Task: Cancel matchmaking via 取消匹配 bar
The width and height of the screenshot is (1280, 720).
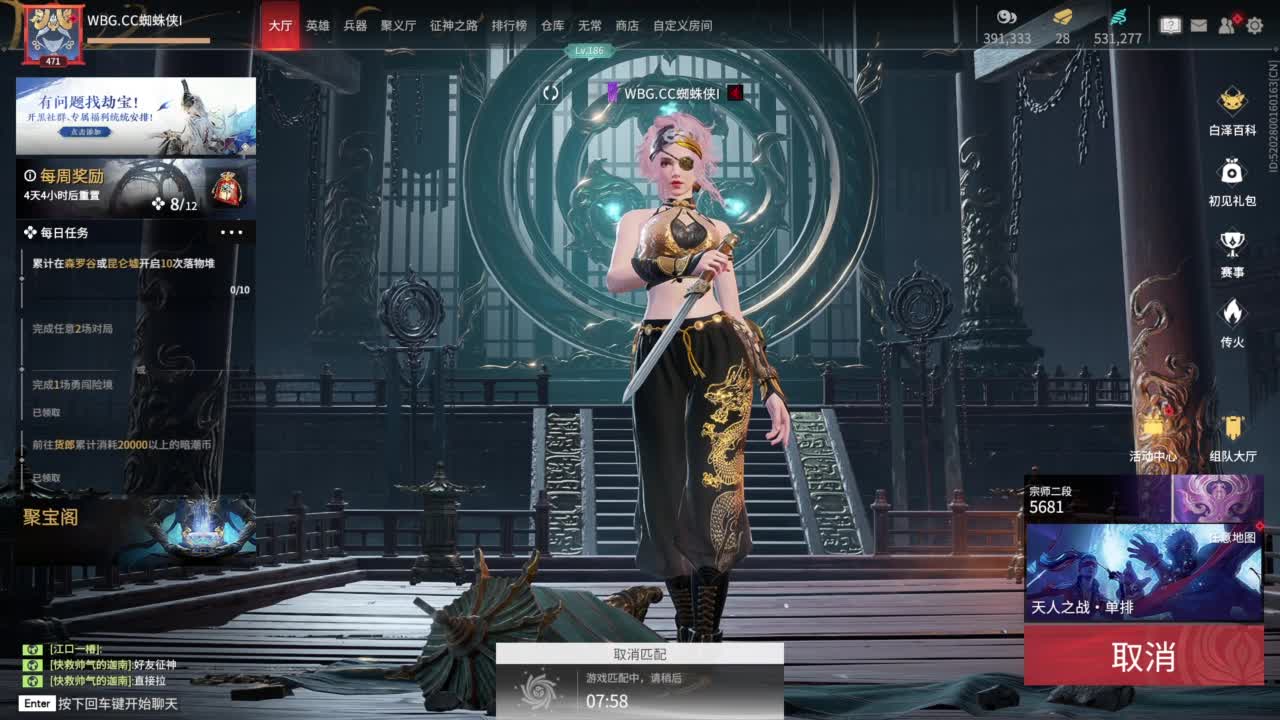Action: pos(639,654)
